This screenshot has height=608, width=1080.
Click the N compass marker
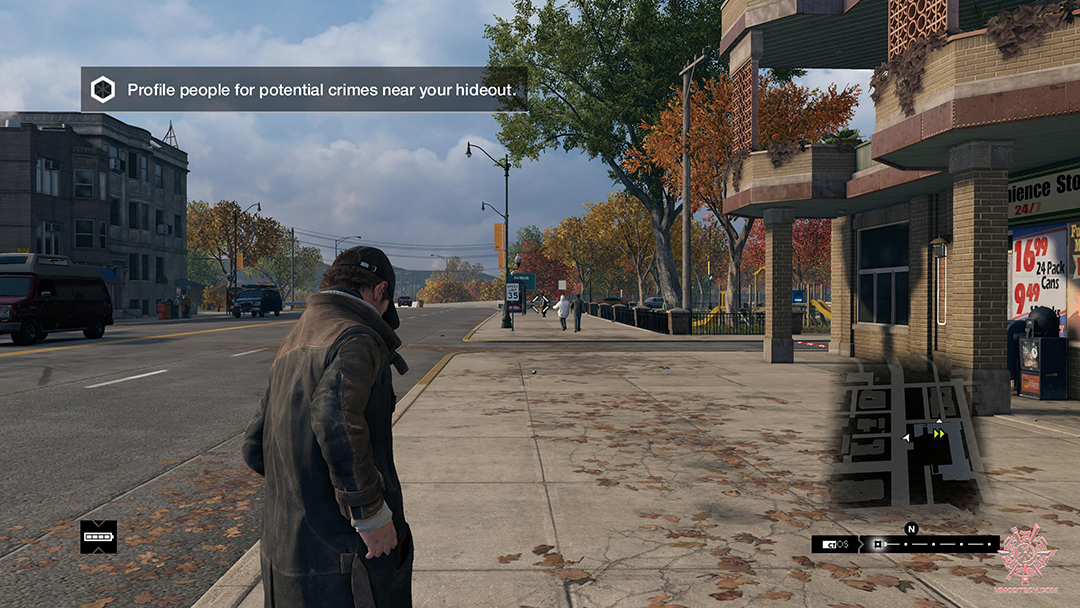pyautogui.click(x=911, y=529)
